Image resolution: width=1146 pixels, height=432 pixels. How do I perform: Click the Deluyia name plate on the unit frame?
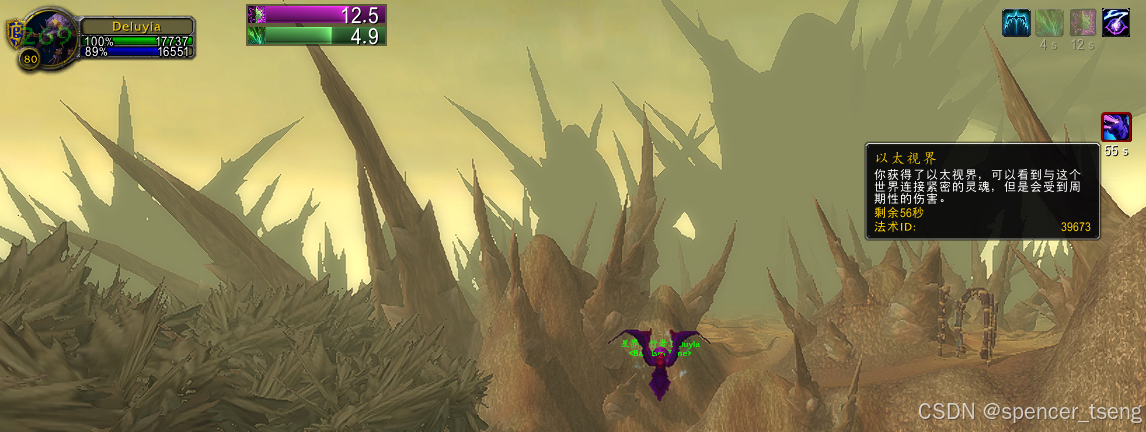[135, 27]
